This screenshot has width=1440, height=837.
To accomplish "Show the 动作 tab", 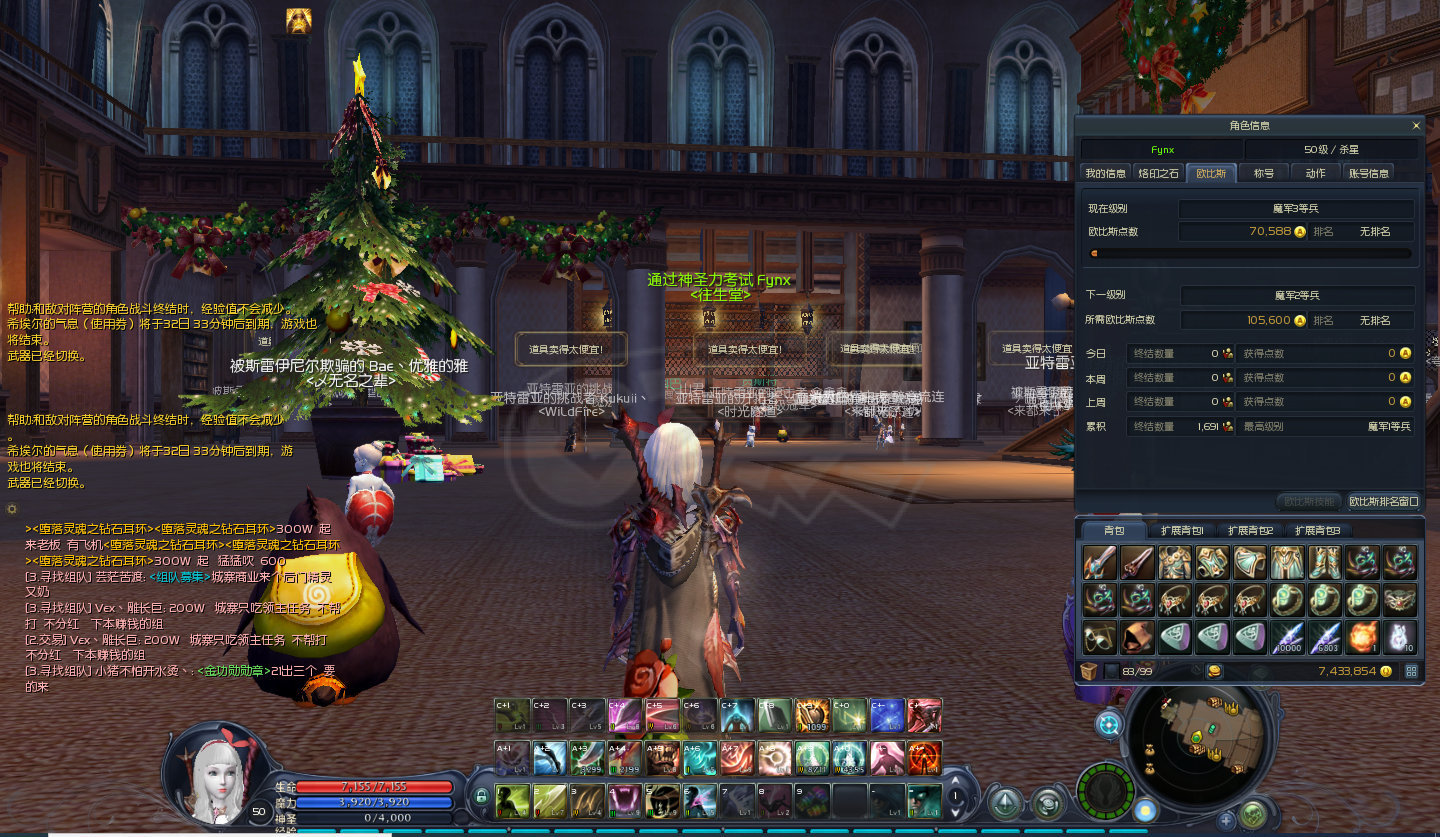I will [x=1315, y=173].
